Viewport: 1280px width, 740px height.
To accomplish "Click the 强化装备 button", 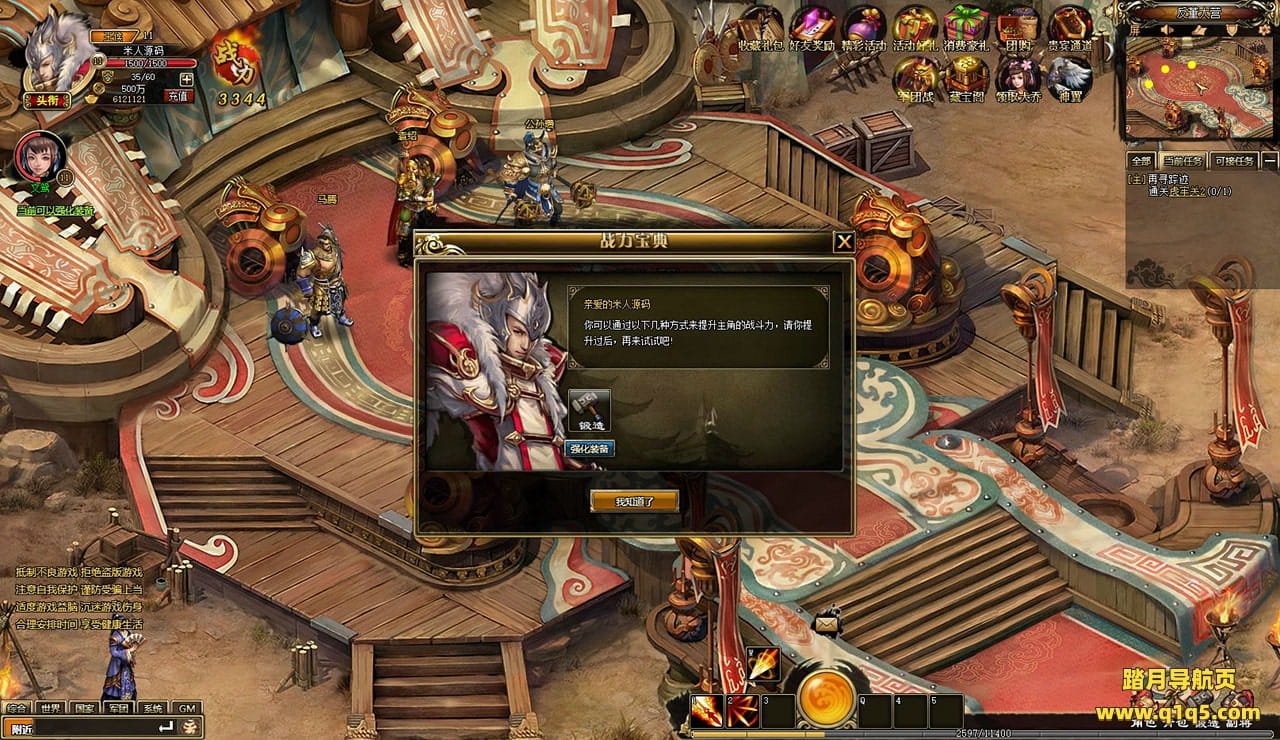I will 590,448.
